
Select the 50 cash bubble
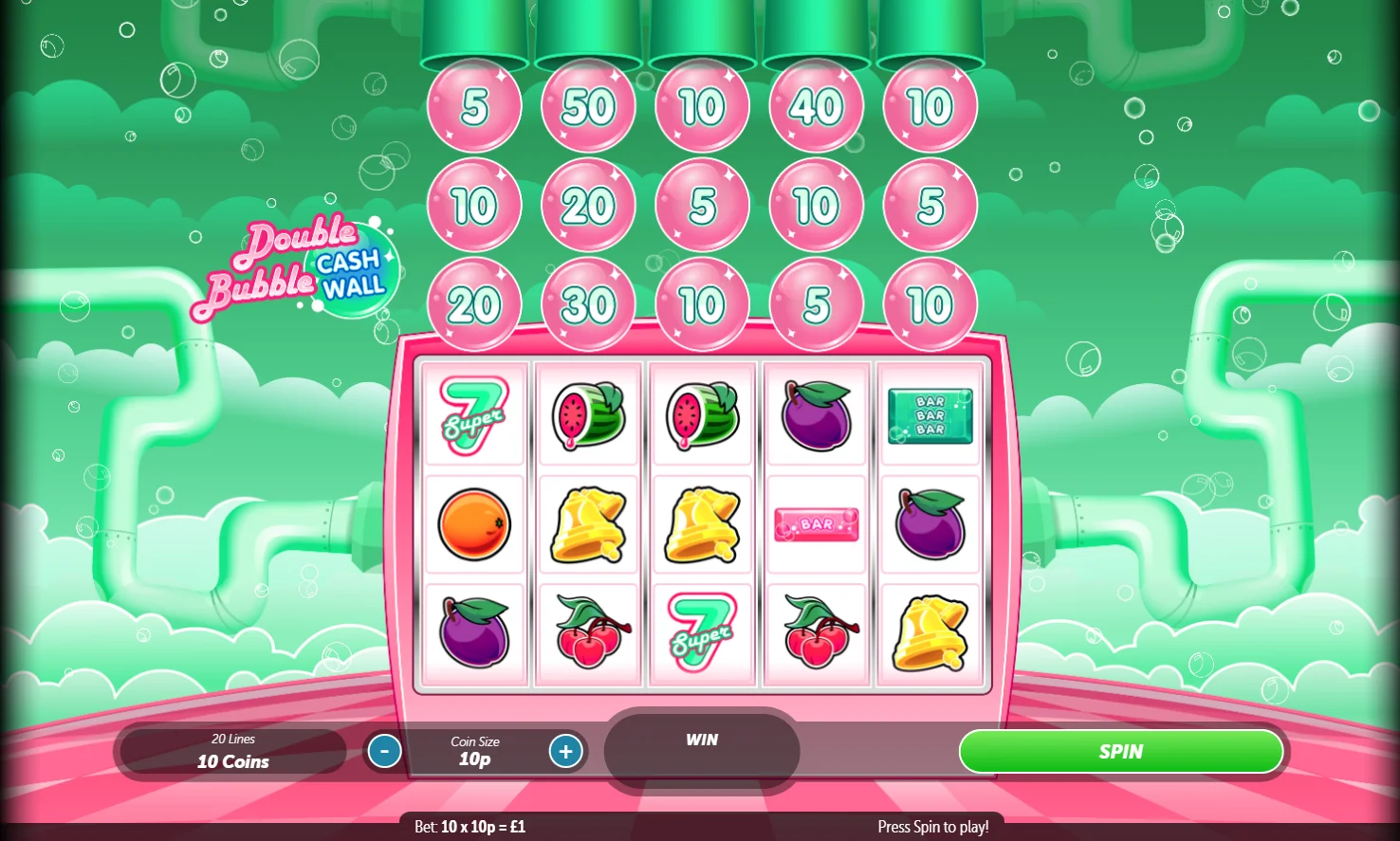pos(588,105)
